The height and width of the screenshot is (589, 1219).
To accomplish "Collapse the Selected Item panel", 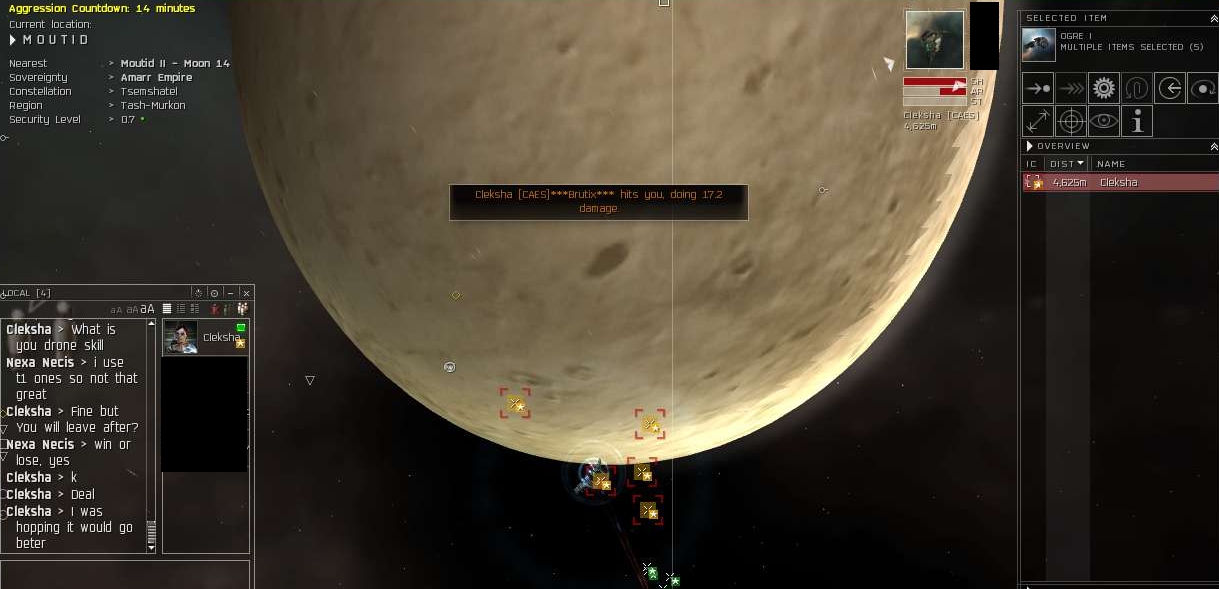I will pos(1213,18).
